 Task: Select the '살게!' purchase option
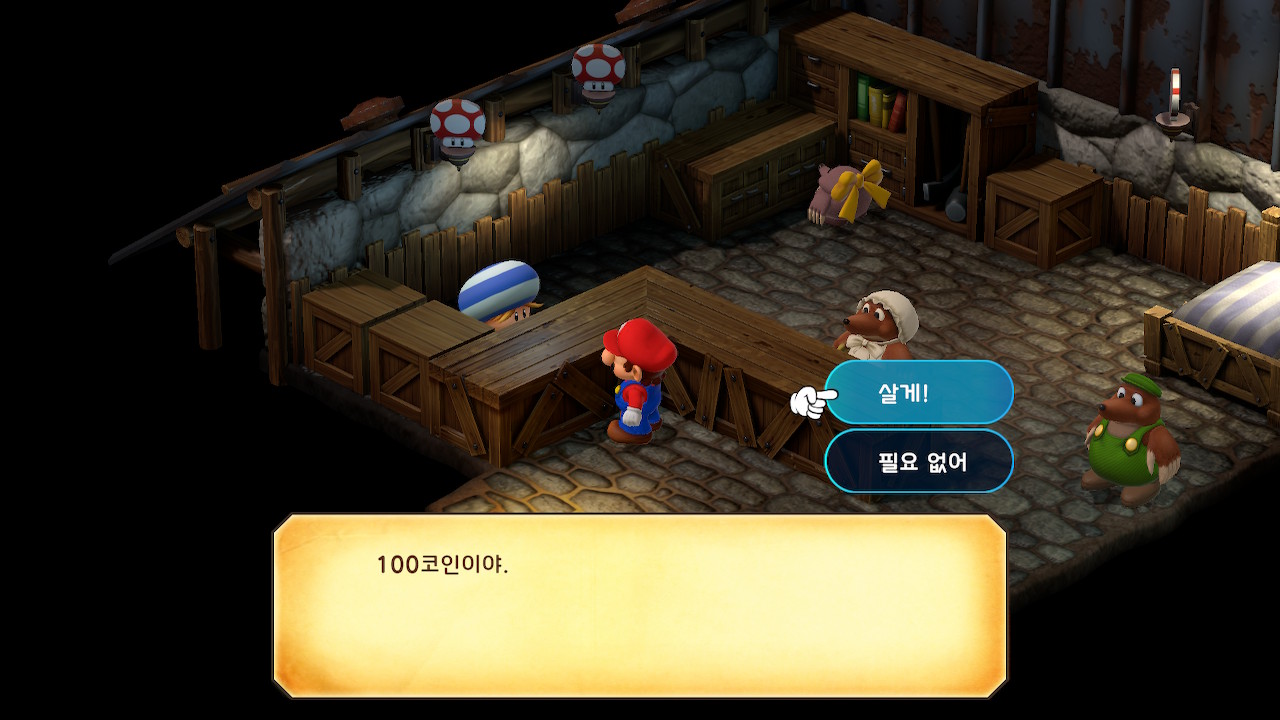tap(918, 393)
